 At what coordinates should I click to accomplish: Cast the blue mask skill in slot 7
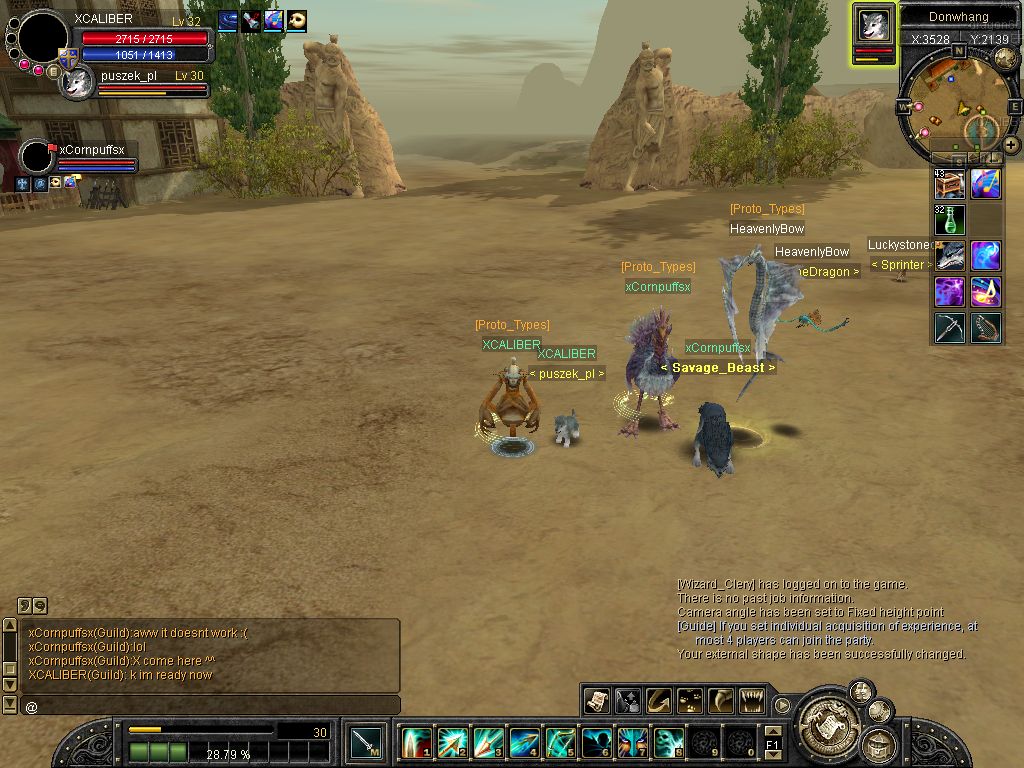[x=632, y=743]
